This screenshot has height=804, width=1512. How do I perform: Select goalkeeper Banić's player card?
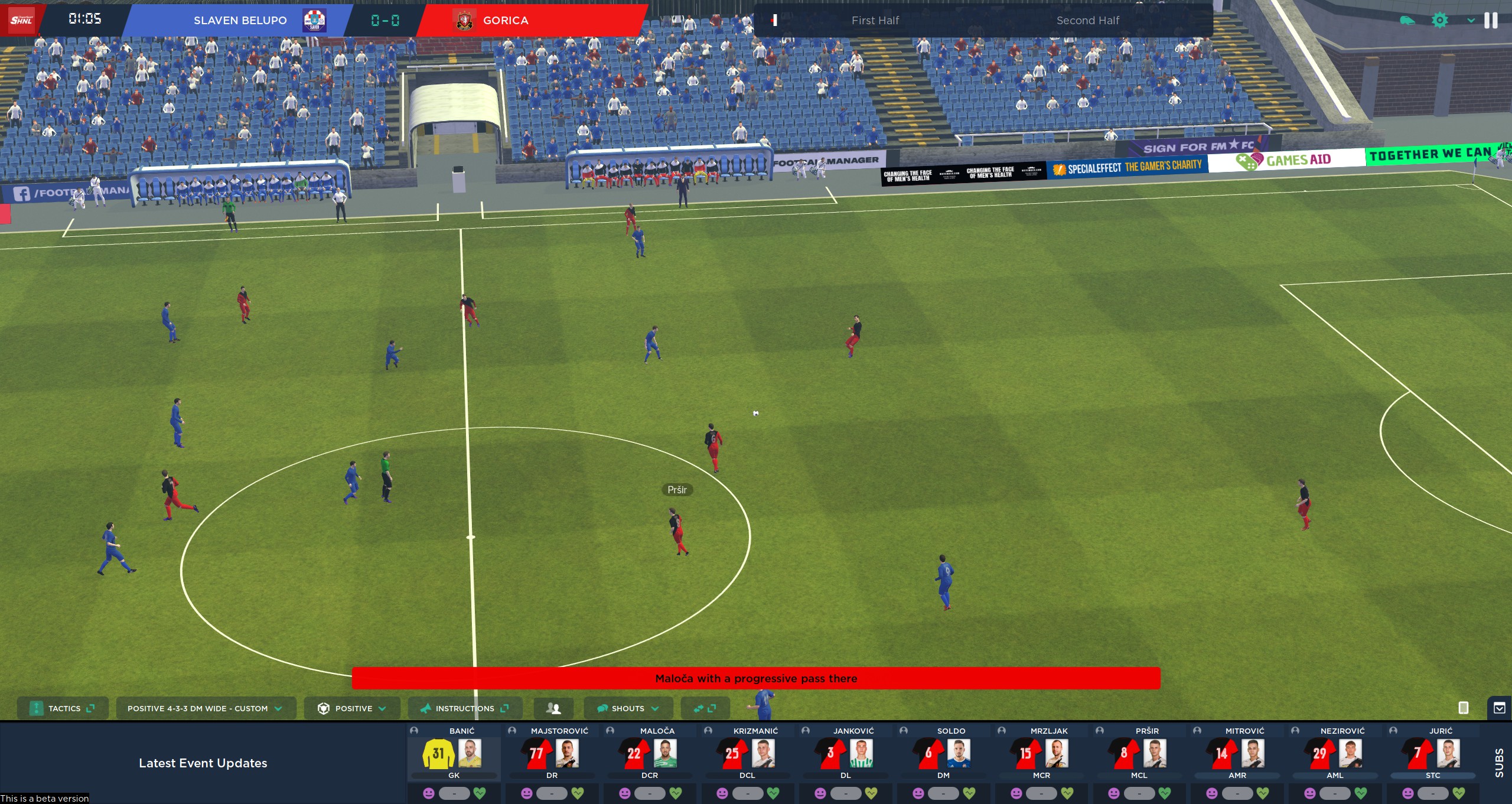[x=454, y=754]
